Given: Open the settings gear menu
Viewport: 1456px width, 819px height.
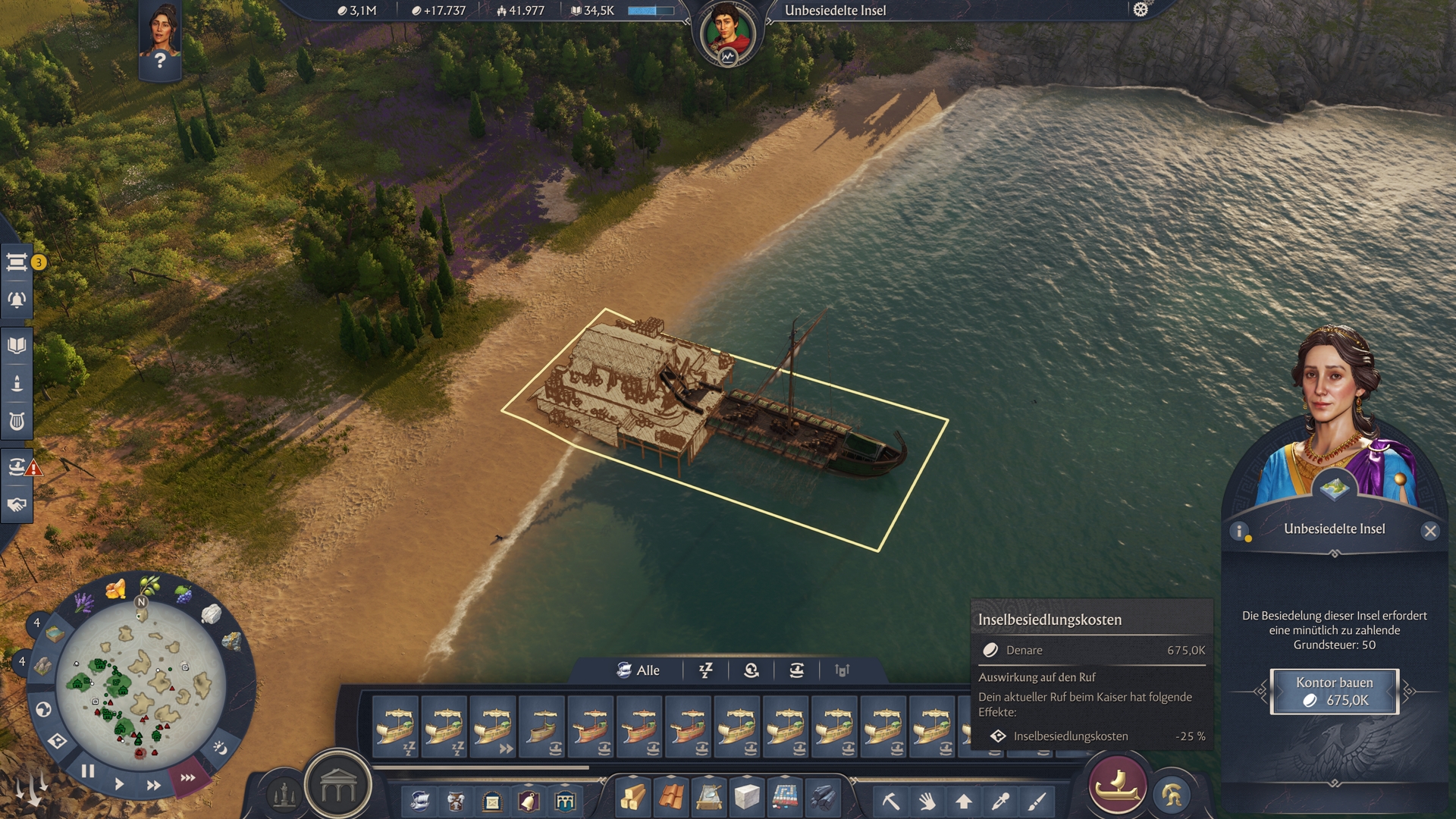Looking at the screenshot, I should tap(1141, 10).
